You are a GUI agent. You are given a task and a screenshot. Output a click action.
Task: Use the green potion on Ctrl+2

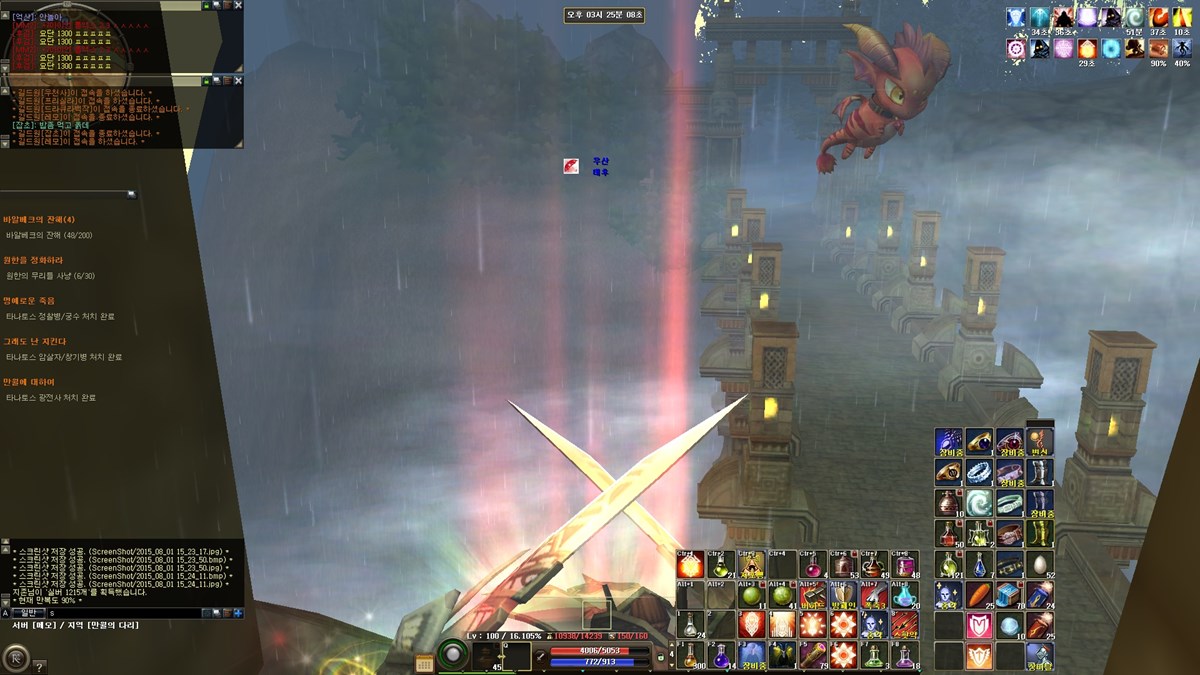pyautogui.click(x=719, y=566)
